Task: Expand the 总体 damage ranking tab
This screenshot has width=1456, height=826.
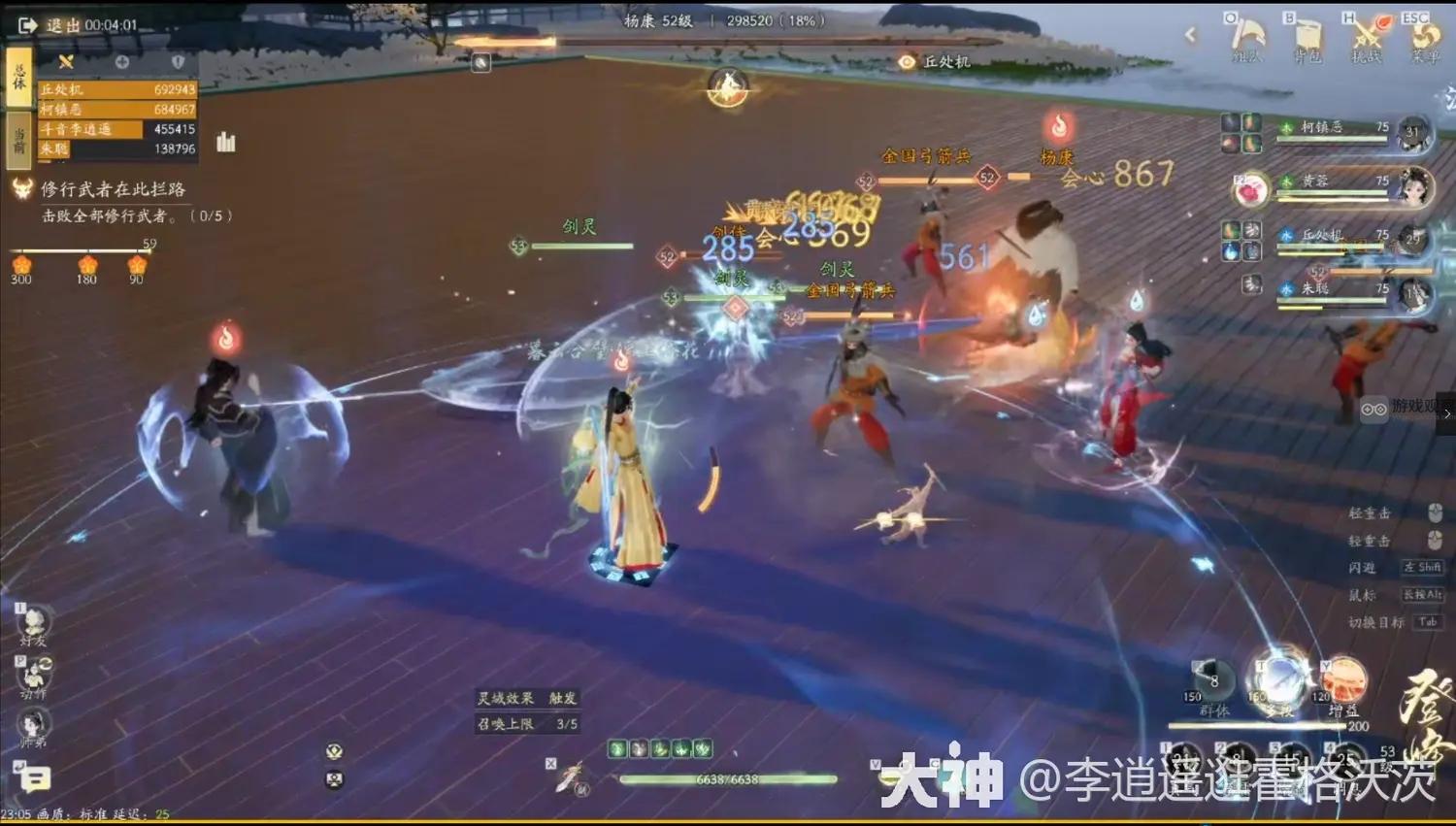Action: tap(17, 73)
